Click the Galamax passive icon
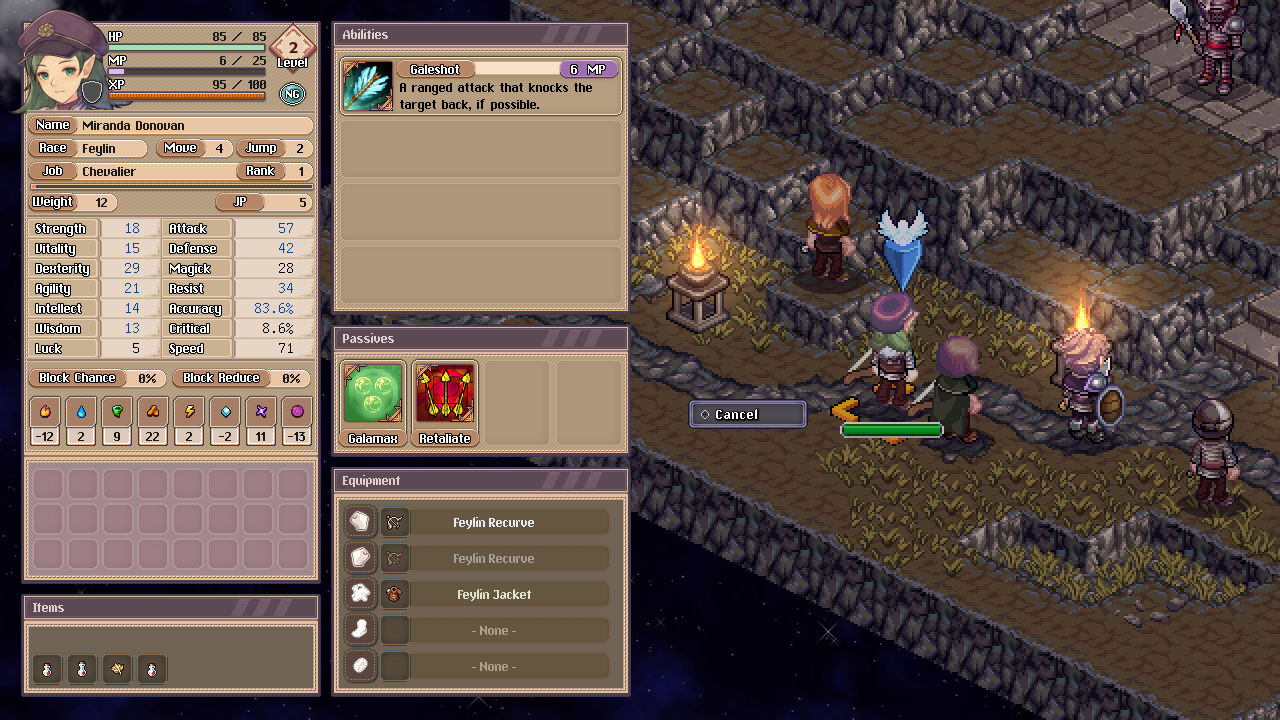Image resolution: width=1280 pixels, height=720 pixels. tap(372, 392)
